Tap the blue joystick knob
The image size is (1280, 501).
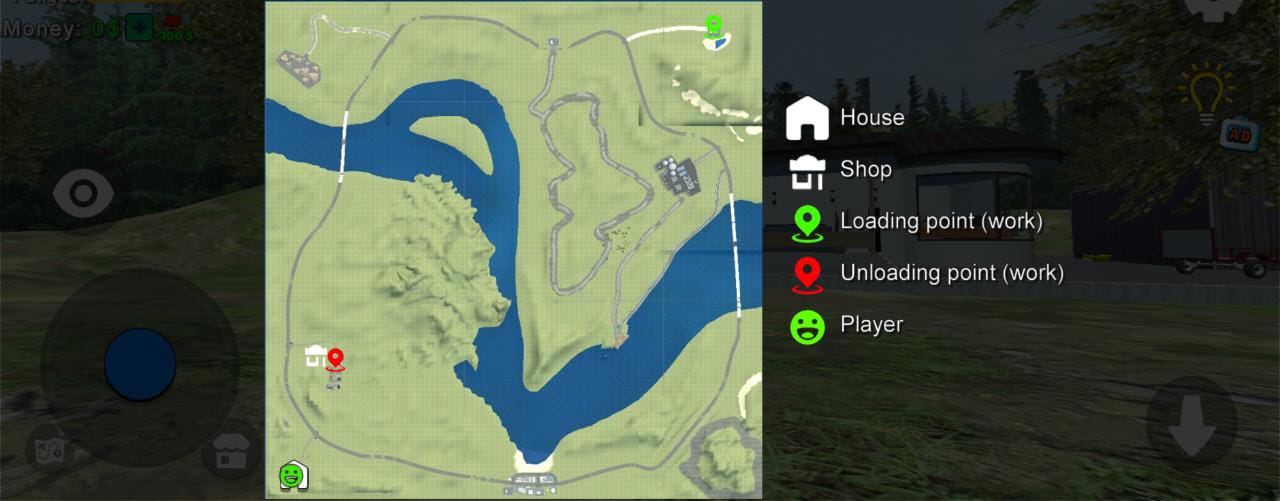coord(140,365)
